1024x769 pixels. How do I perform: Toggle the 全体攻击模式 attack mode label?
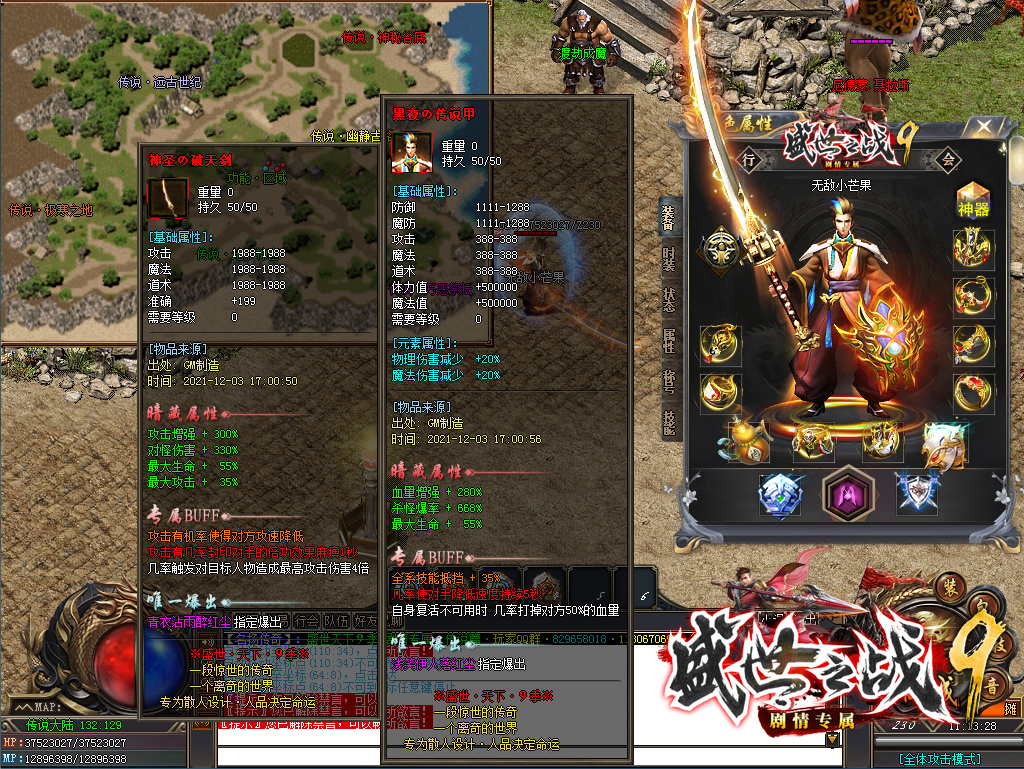pos(939,759)
